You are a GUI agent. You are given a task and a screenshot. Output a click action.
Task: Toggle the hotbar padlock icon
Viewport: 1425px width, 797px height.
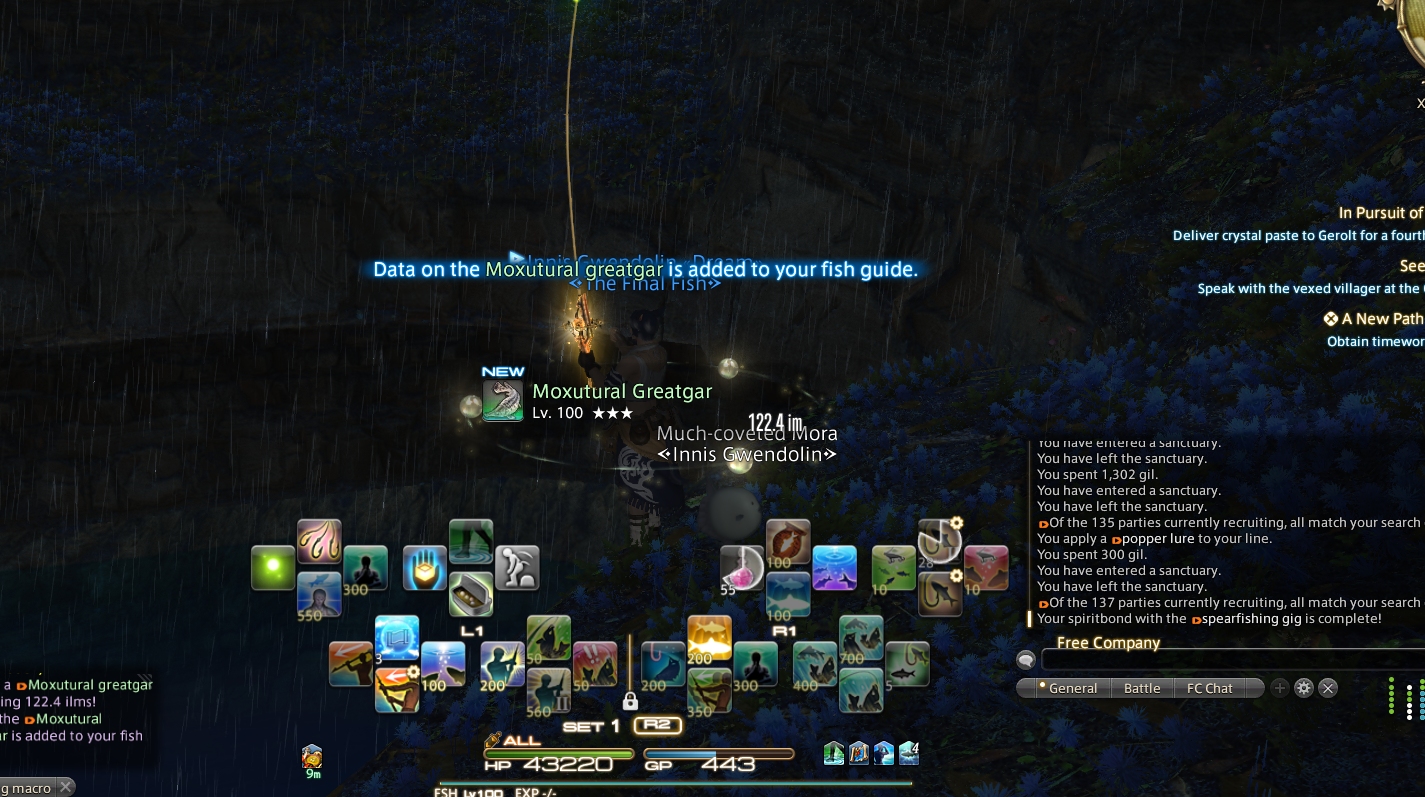[x=630, y=701]
